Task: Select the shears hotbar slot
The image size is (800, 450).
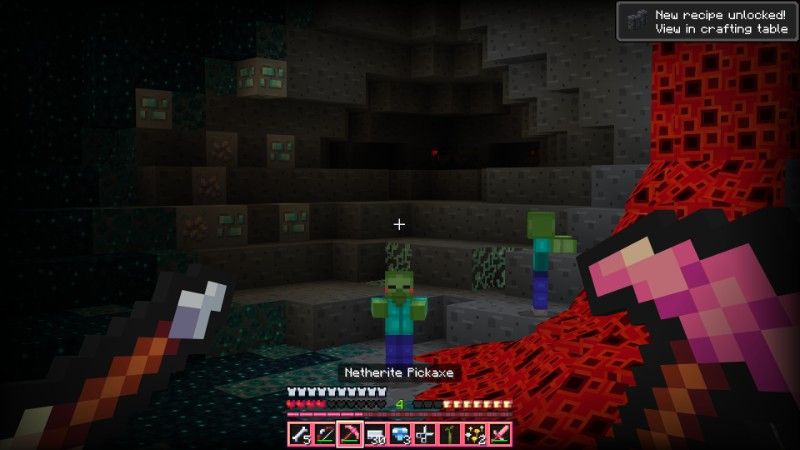Action: 425,435
